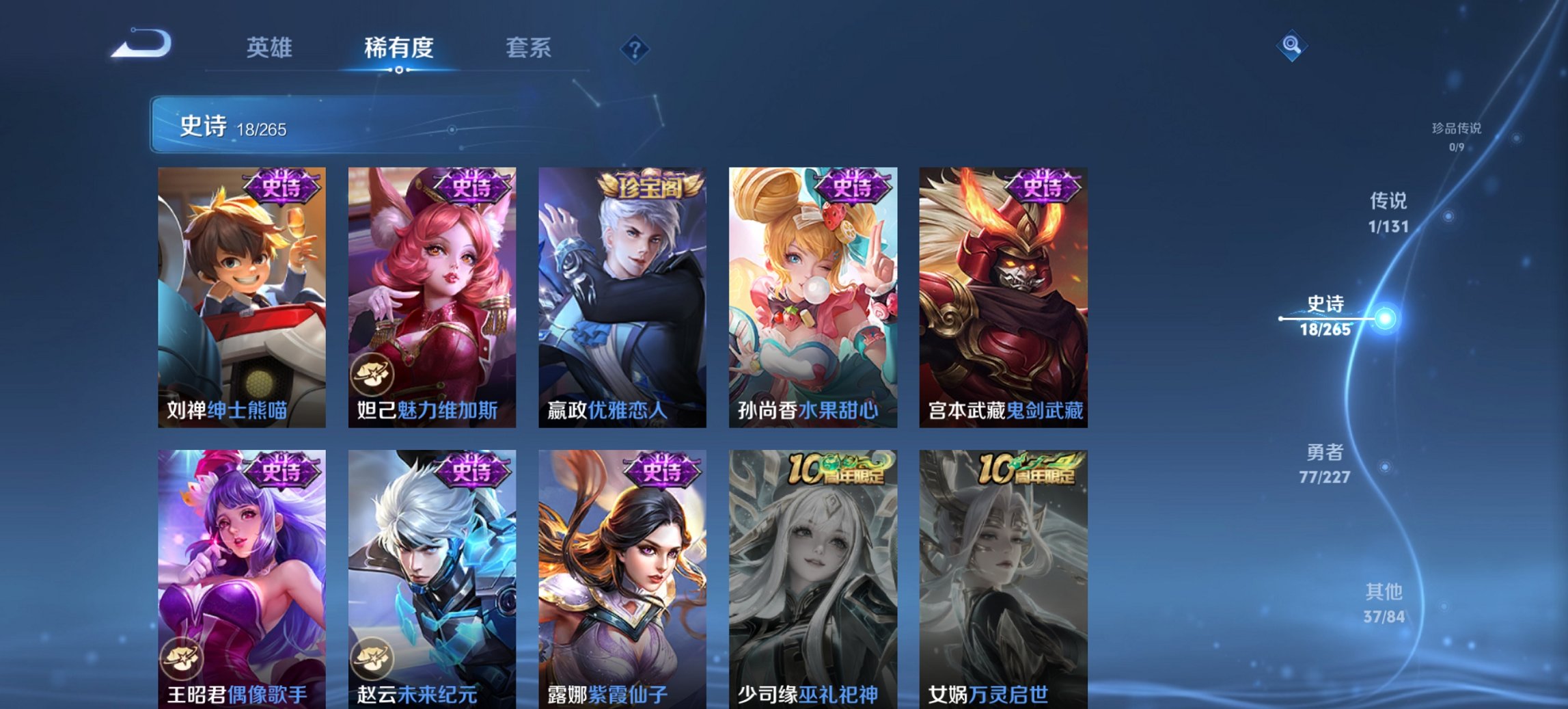The width and height of the screenshot is (1568, 709).
Task: Switch to the 套系 tab
Action: (529, 48)
